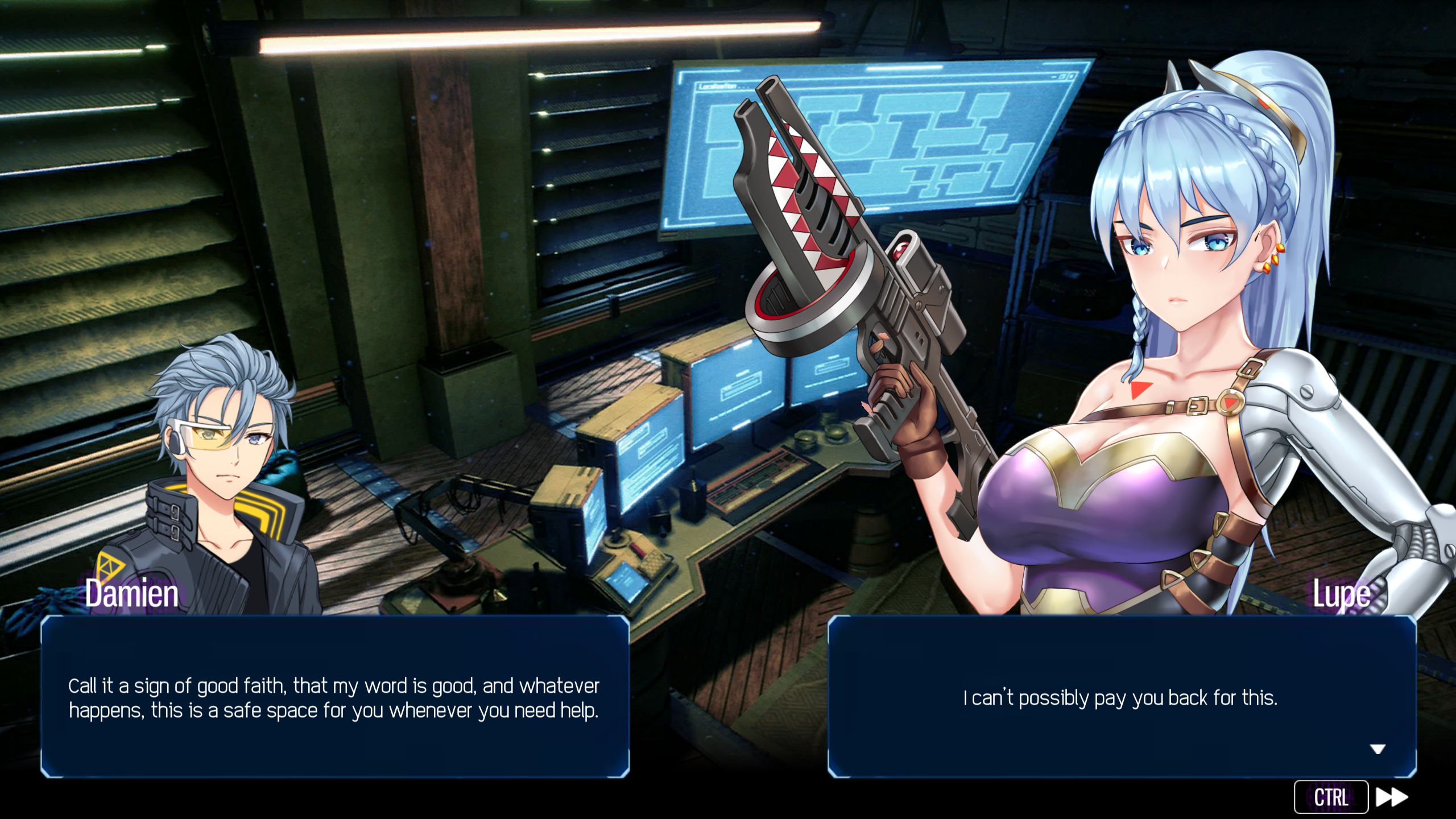Viewport: 1456px width, 819px height.
Task: Continue by clicking Lupe's dialogue box
Action: tap(1121, 697)
